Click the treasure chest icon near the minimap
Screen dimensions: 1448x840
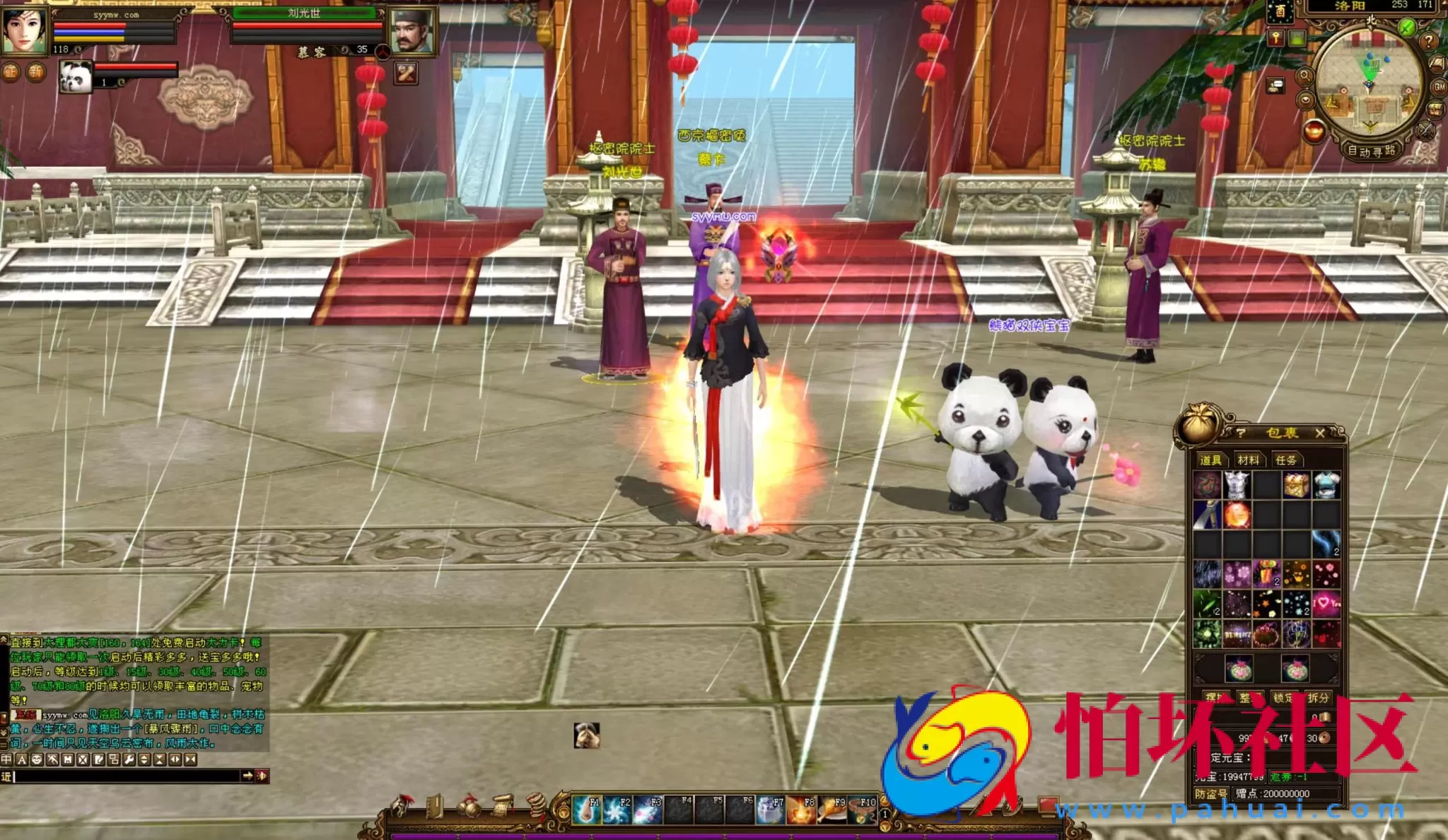point(1435,109)
